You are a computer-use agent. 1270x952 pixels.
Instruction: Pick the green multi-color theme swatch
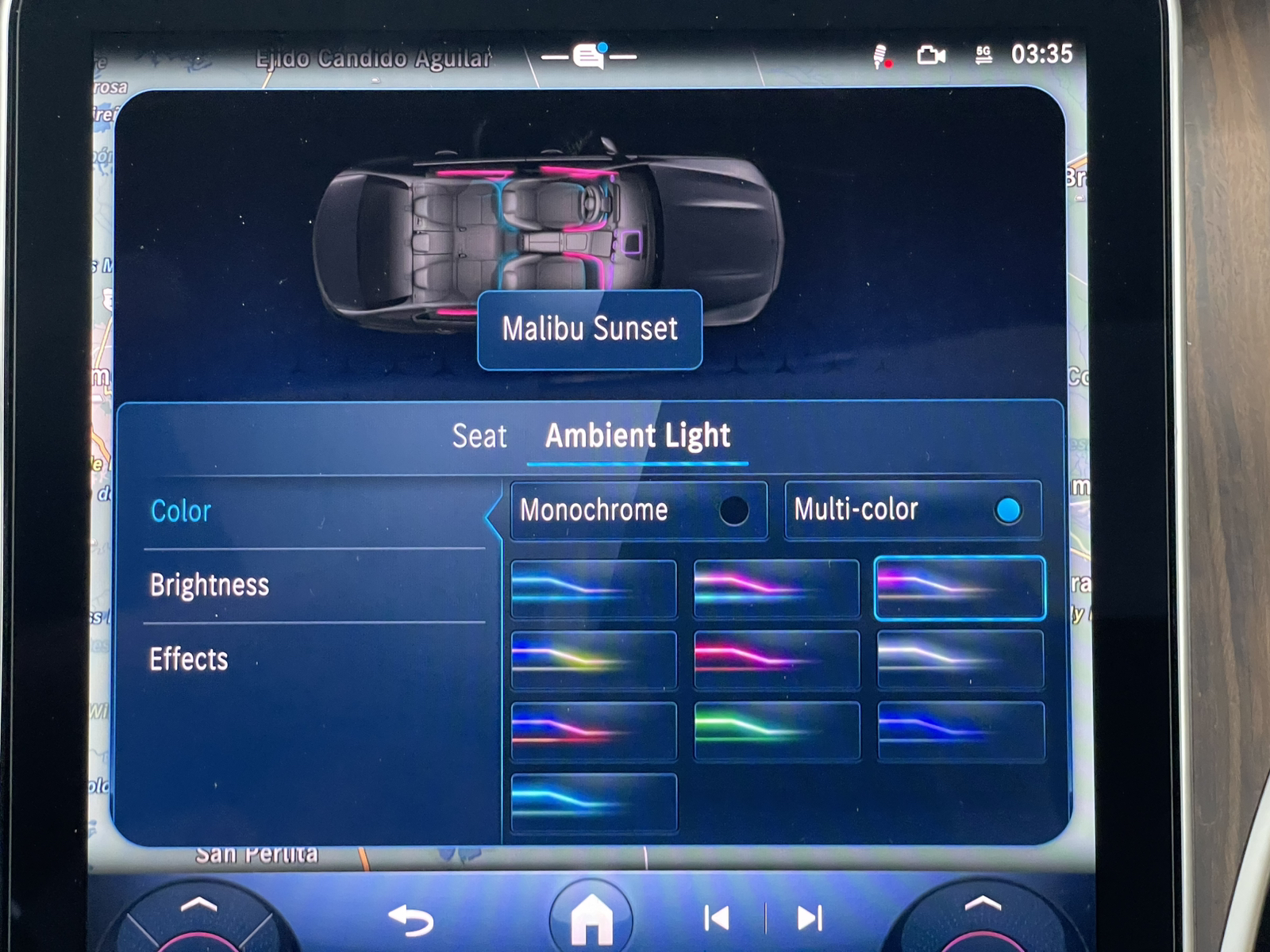click(776, 731)
